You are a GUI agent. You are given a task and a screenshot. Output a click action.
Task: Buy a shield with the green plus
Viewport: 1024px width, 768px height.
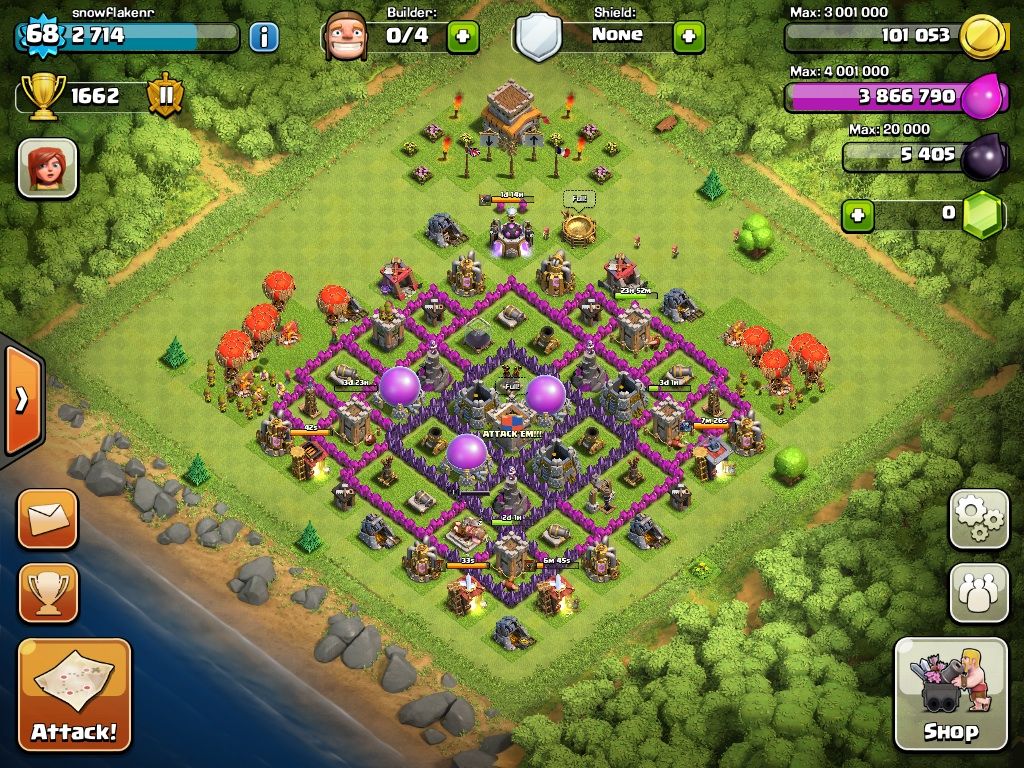(688, 37)
